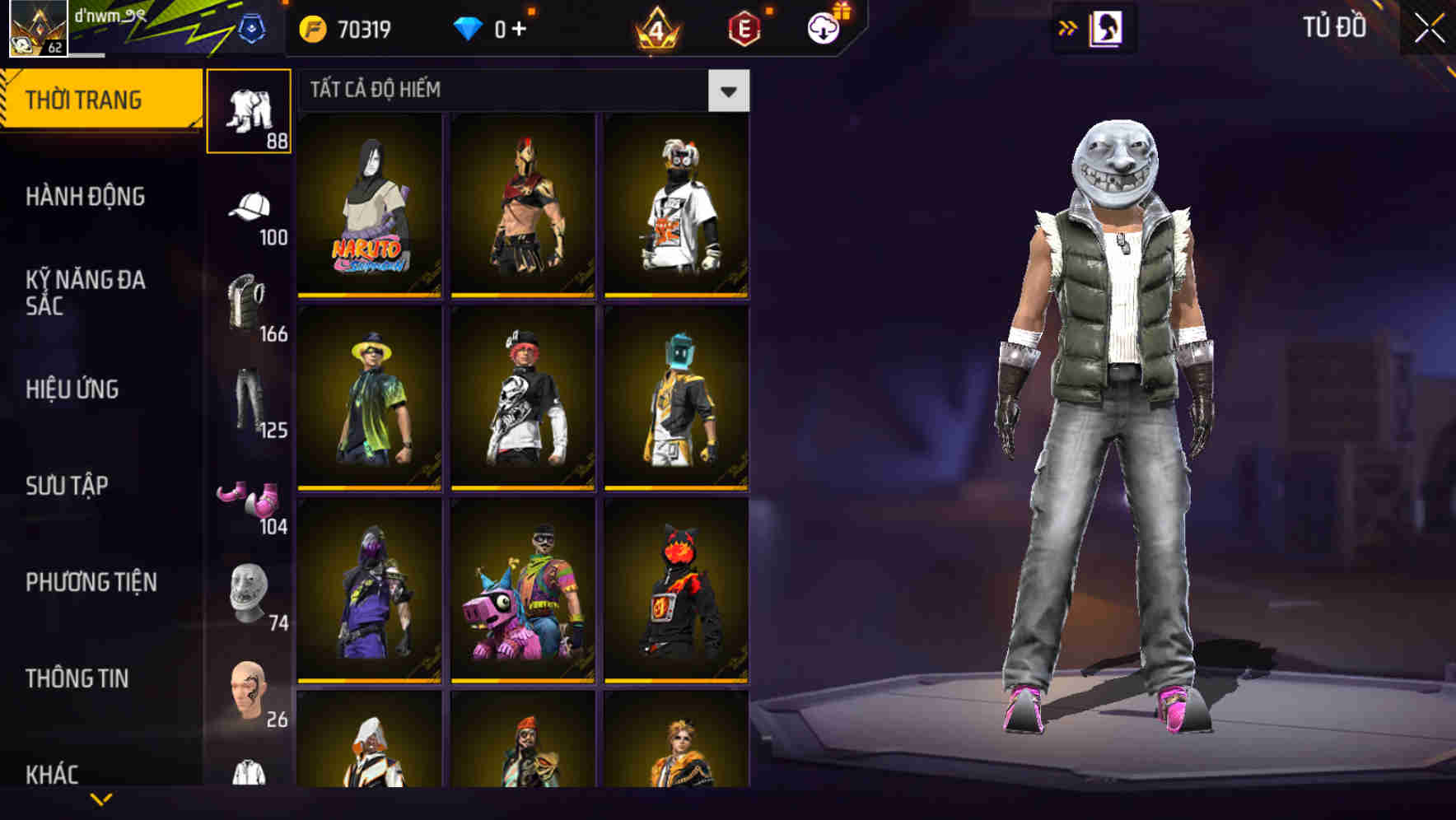Select the vest category icon with 166 items

(250, 309)
